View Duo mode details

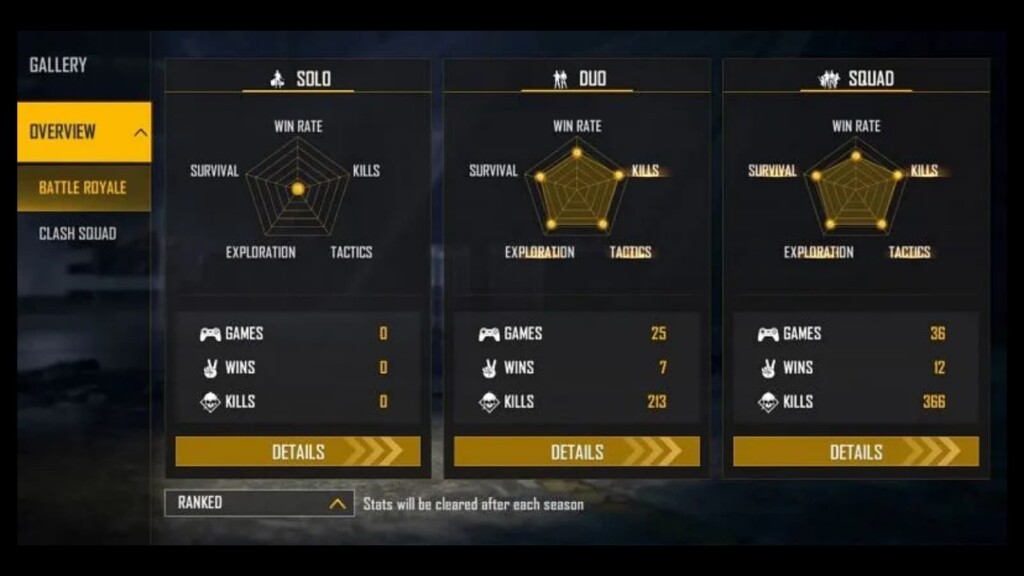point(577,452)
